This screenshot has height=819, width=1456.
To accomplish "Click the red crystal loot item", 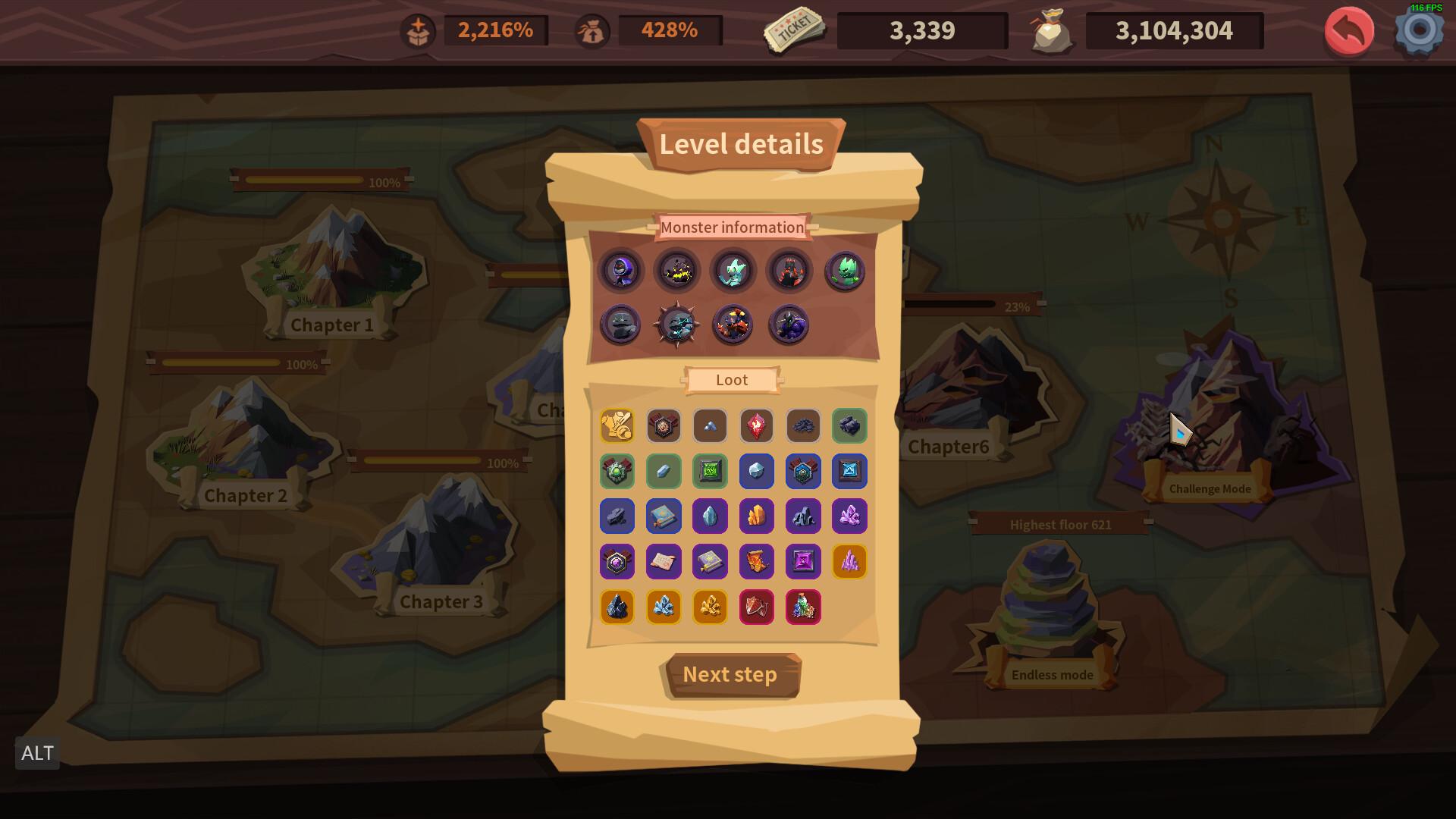I will 757,425.
